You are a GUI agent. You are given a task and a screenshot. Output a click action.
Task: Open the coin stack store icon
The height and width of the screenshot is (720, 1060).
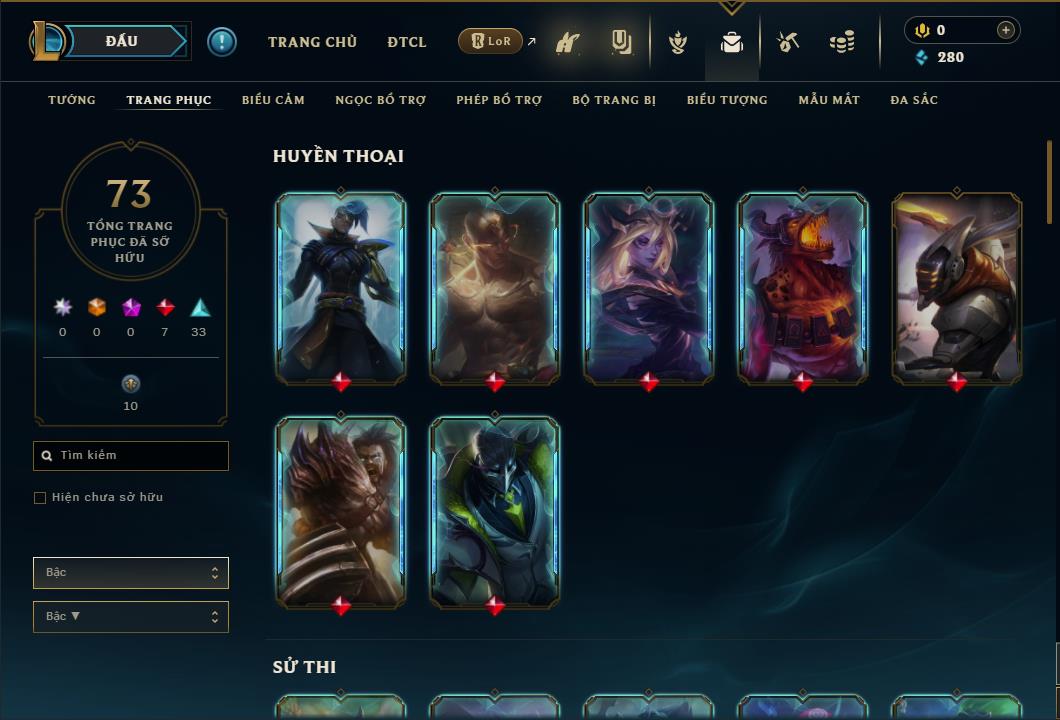point(842,42)
